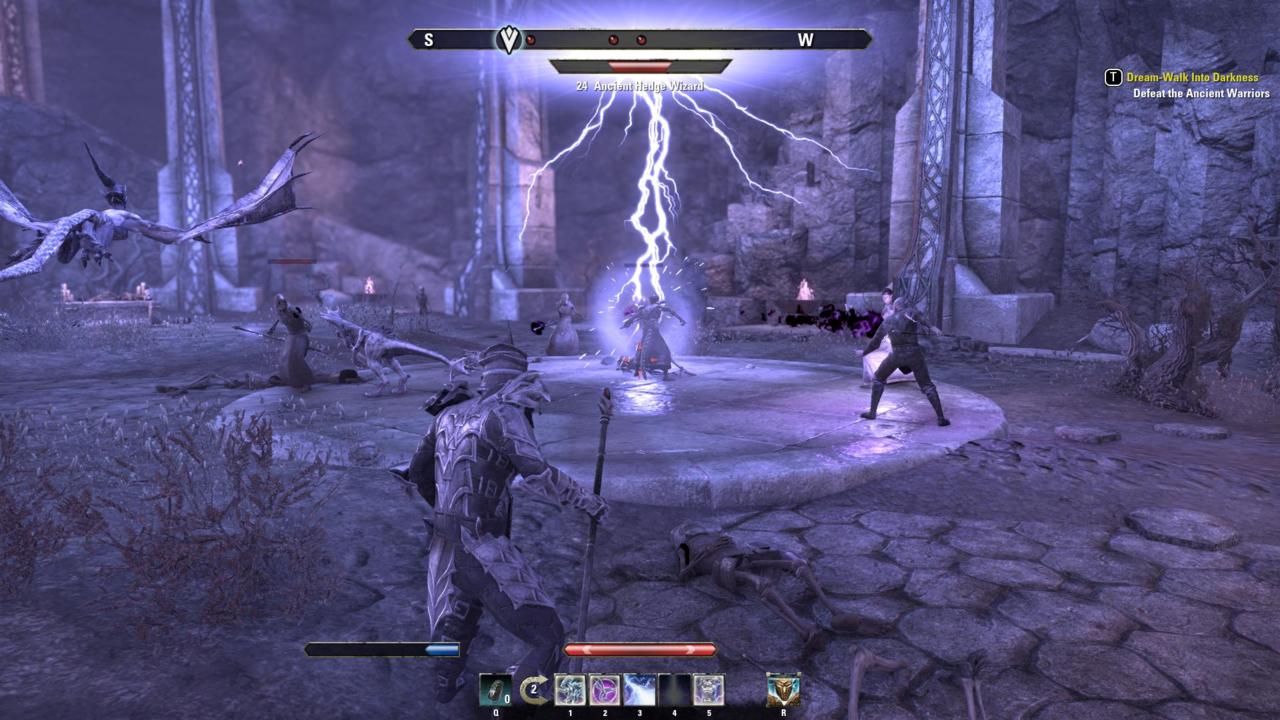Trigger the armored figure ability in slot 5
1280x720 pixels.
[708, 690]
